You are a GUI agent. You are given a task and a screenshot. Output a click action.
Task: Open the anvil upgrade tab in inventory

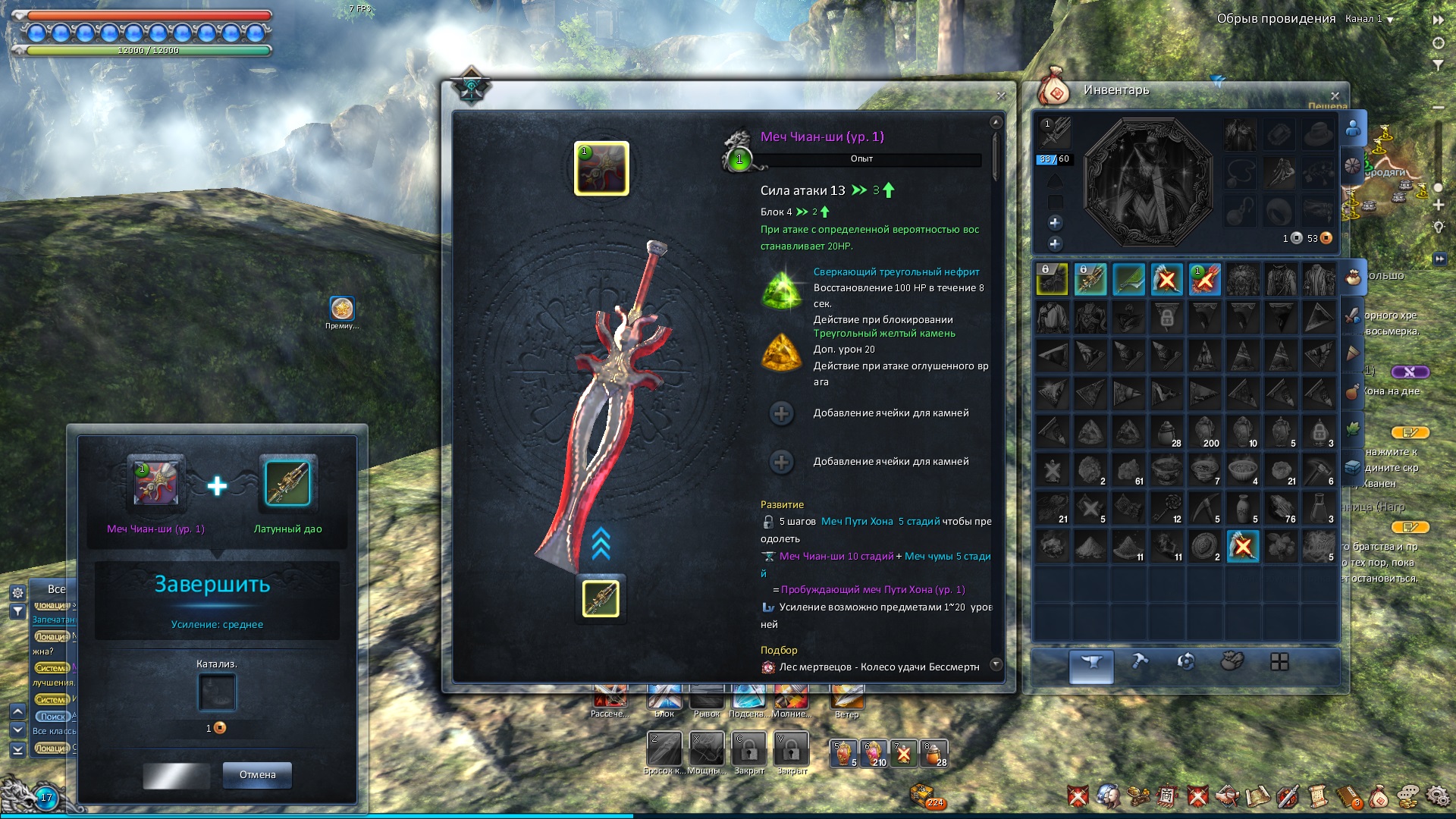pos(1091,664)
